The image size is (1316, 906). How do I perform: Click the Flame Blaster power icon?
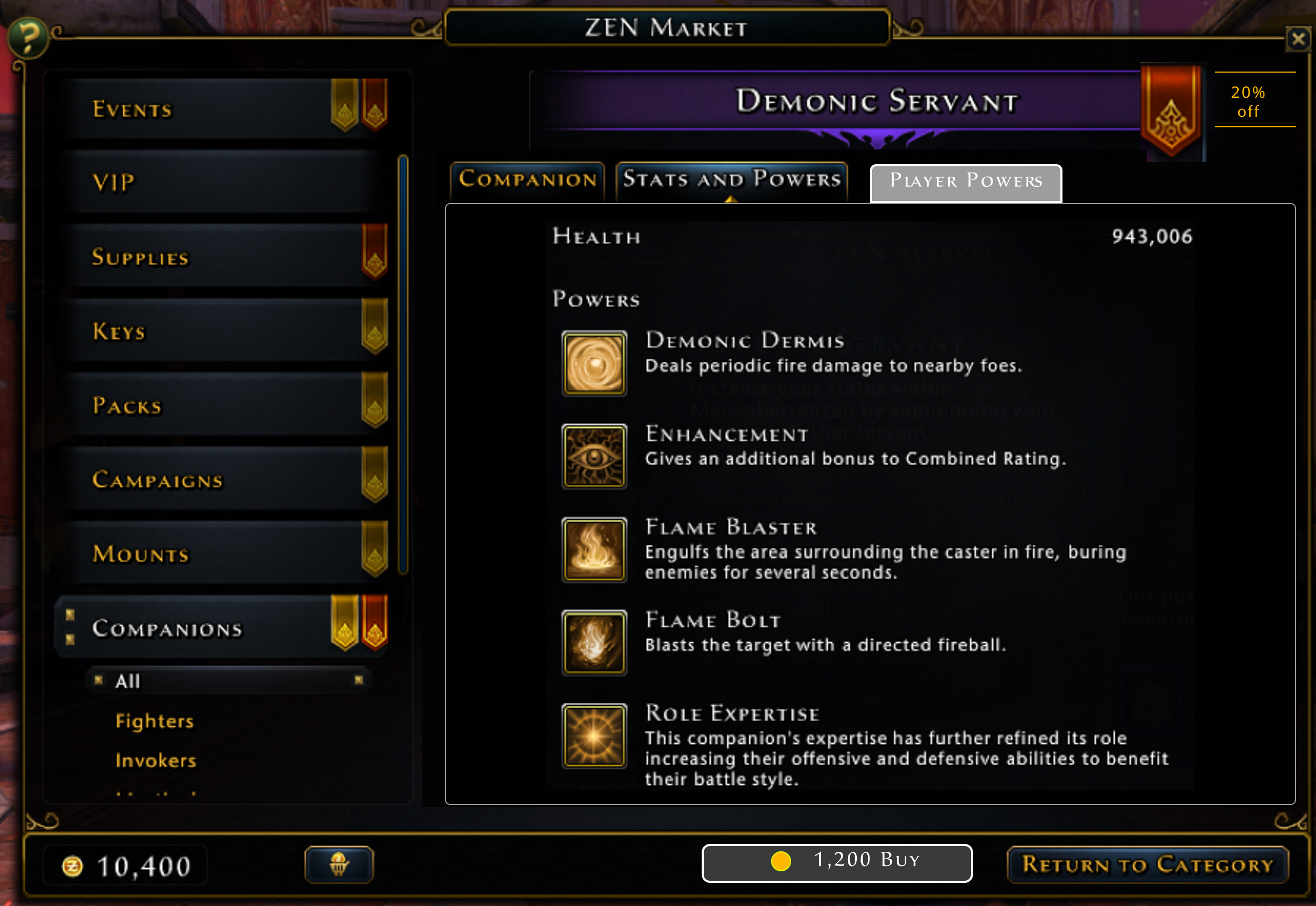(x=594, y=549)
